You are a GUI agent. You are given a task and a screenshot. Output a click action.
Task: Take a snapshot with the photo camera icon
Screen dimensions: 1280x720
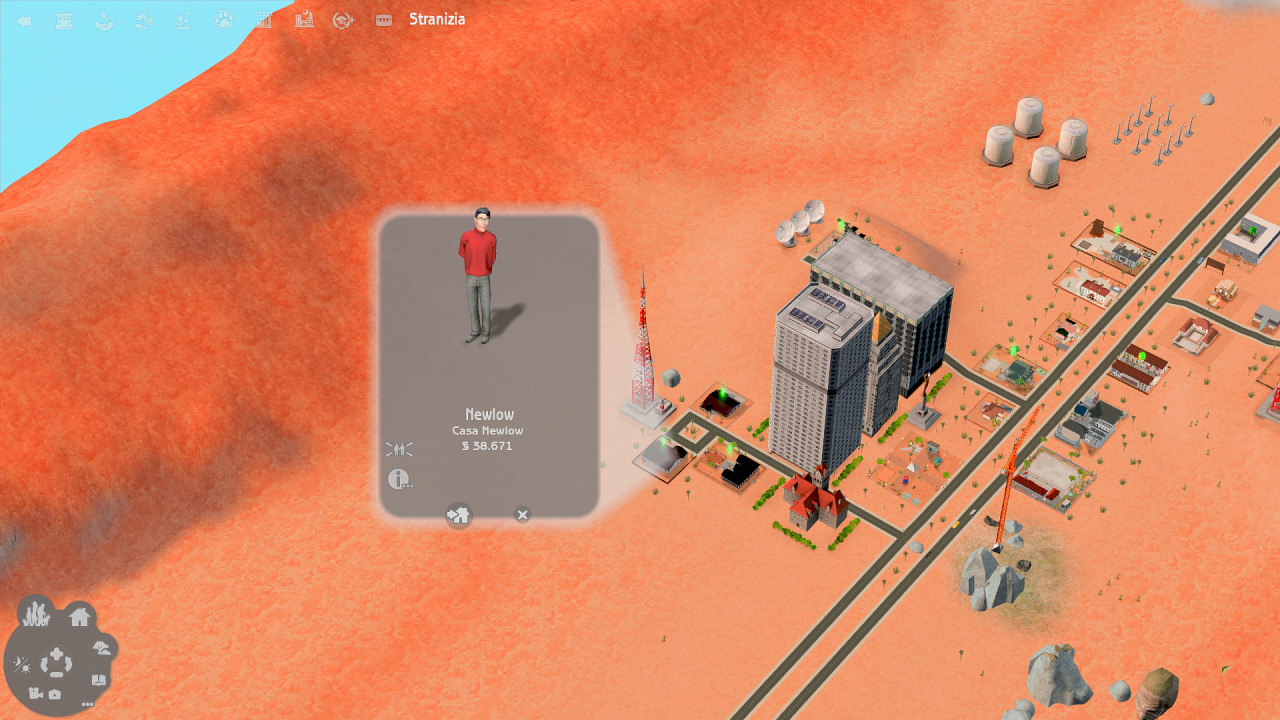pyautogui.click(x=55, y=693)
